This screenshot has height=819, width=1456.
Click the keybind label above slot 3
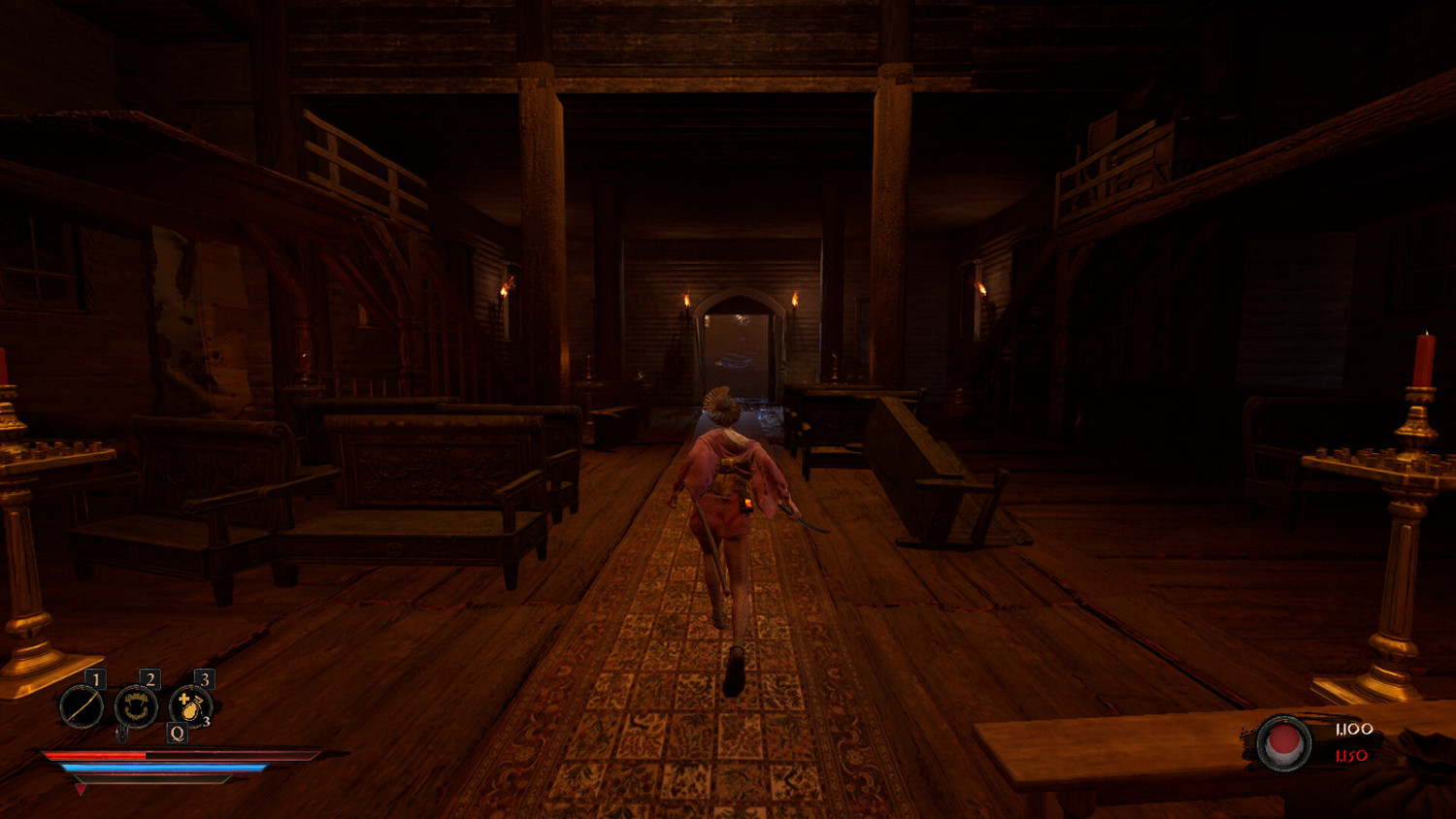[x=205, y=679]
